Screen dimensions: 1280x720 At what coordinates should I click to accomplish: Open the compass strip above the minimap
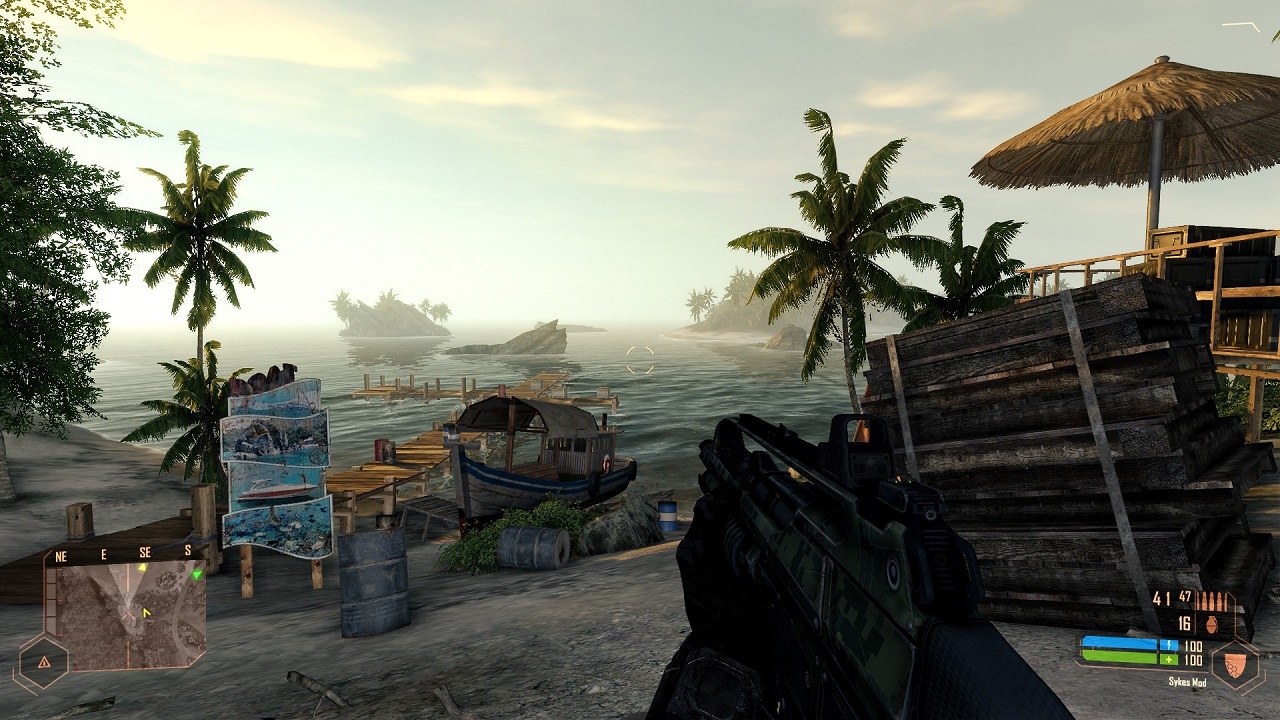pyautogui.click(x=127, y=552)
